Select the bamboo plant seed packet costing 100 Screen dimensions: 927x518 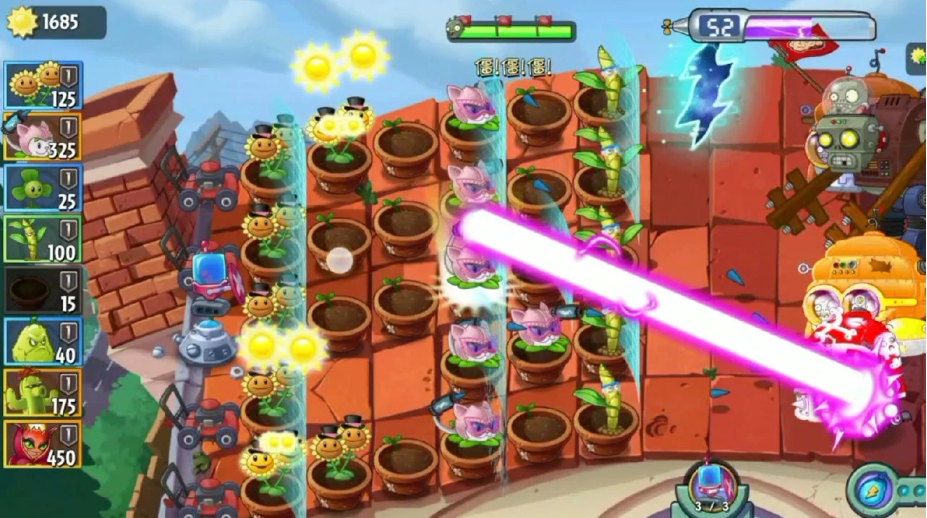coord(43,240)
